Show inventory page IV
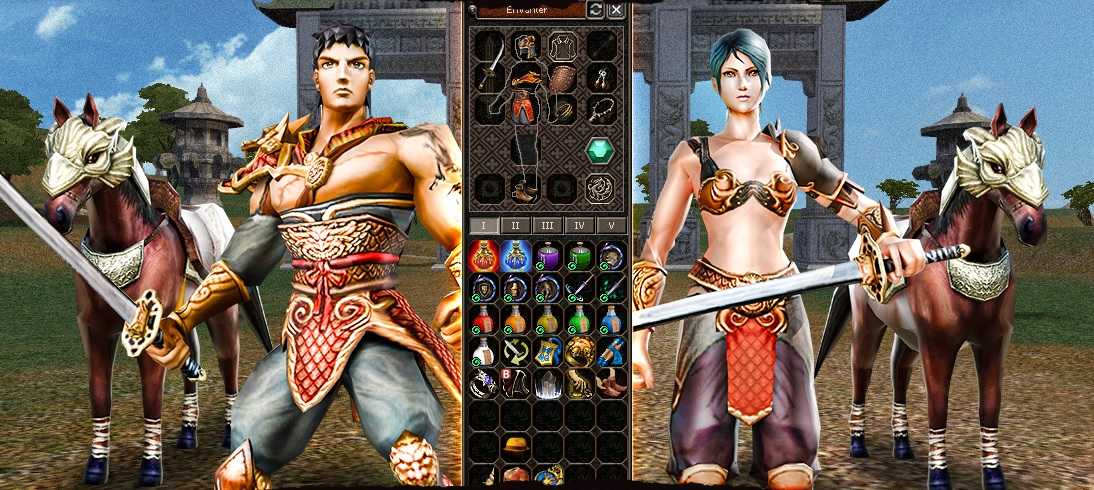Screen dimensions: 1094x490 coord(580,225)
